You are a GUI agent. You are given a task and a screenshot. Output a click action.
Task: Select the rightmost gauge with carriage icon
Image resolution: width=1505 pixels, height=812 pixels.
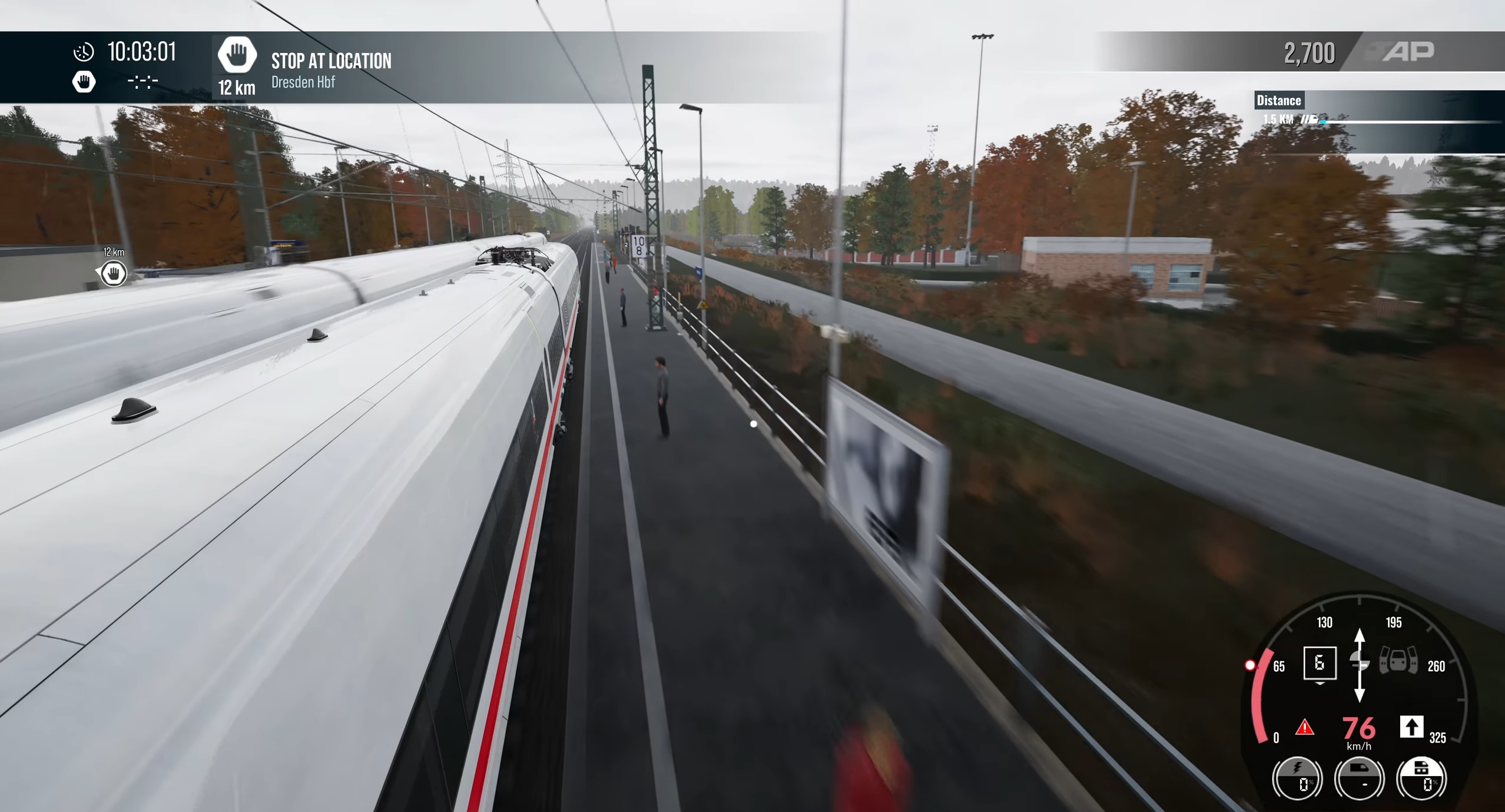coord(1421,778)
